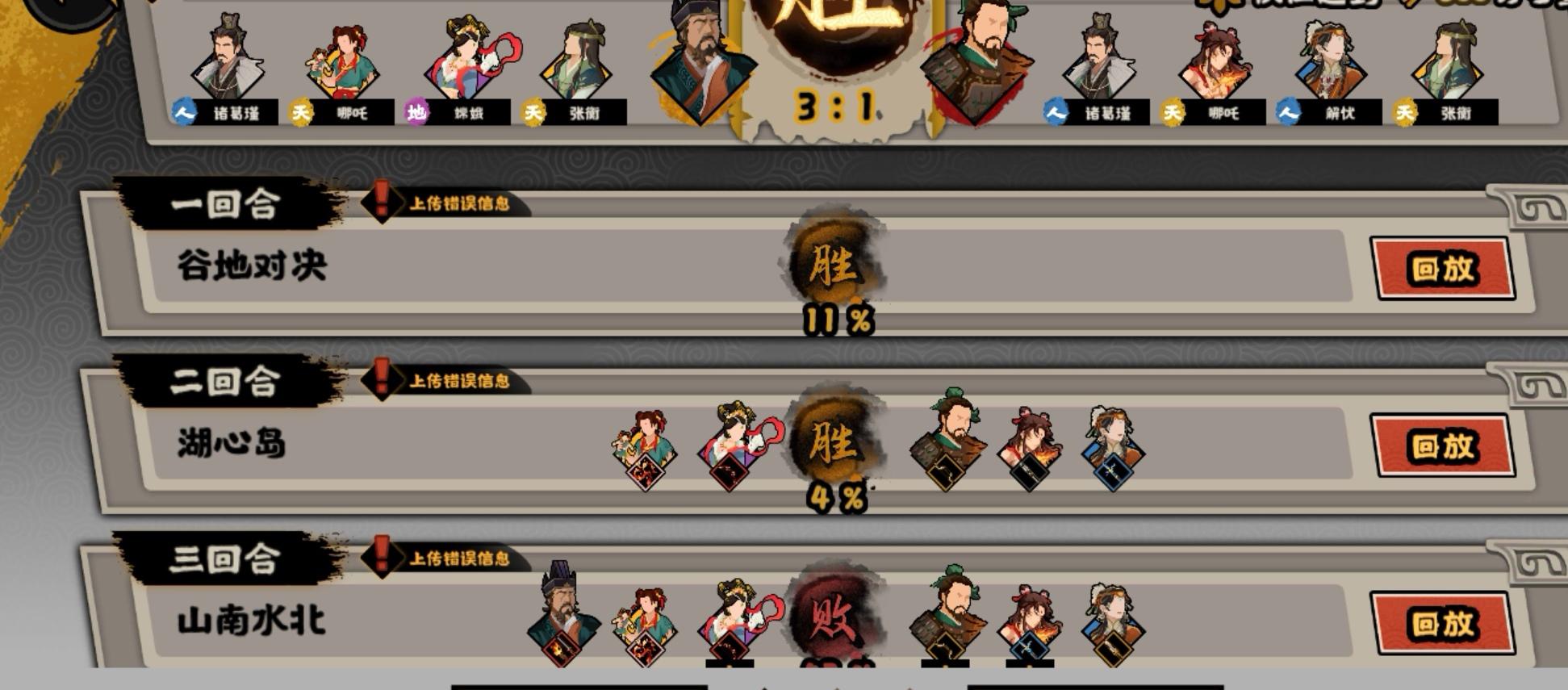This screenshot has height=690, width=1568.
Task: Click the 3:1 score banner
Action: 835,105
